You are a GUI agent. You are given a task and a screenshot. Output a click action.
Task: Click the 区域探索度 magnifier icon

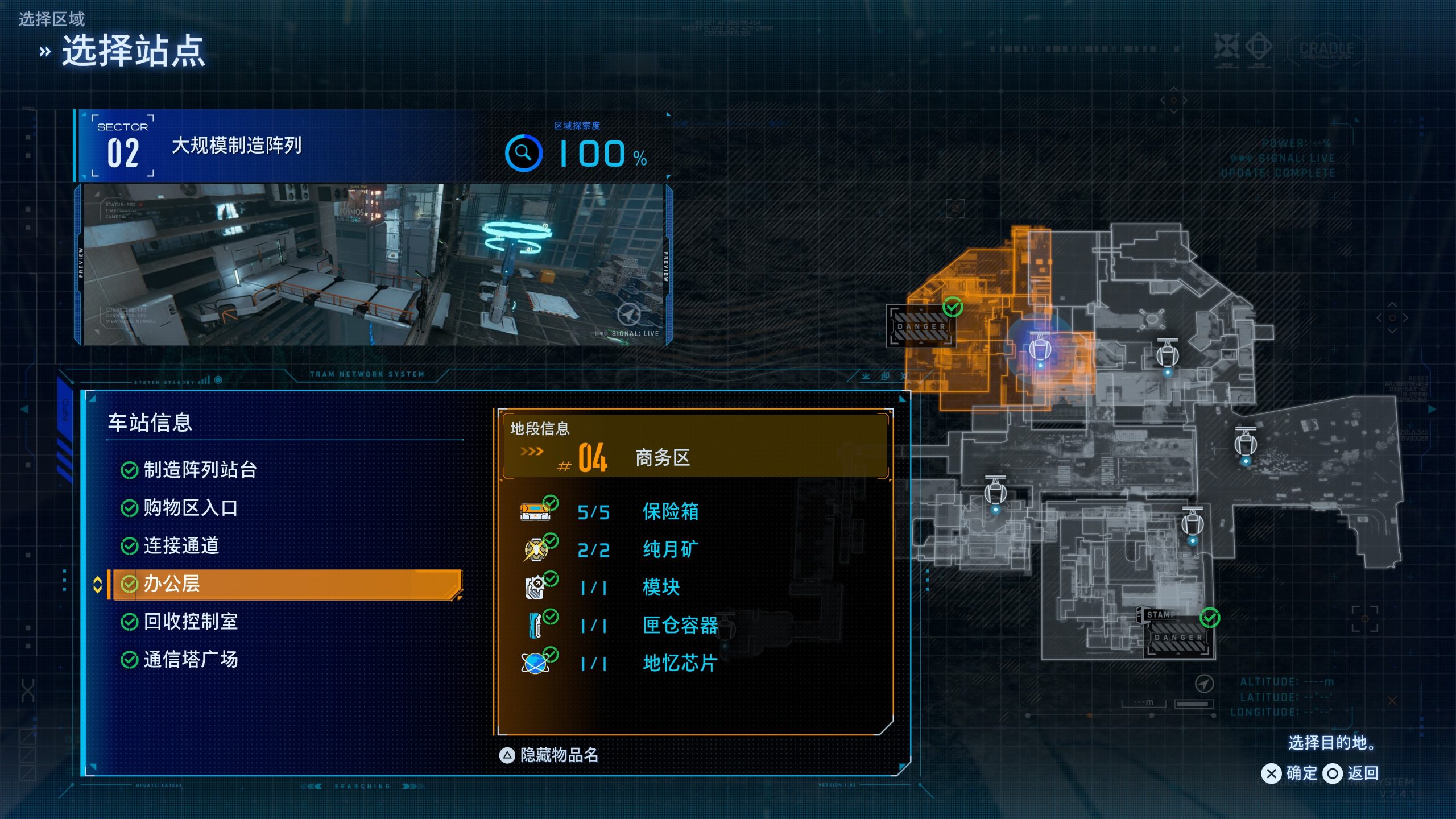pyautogui.click(x=523, y=153)
